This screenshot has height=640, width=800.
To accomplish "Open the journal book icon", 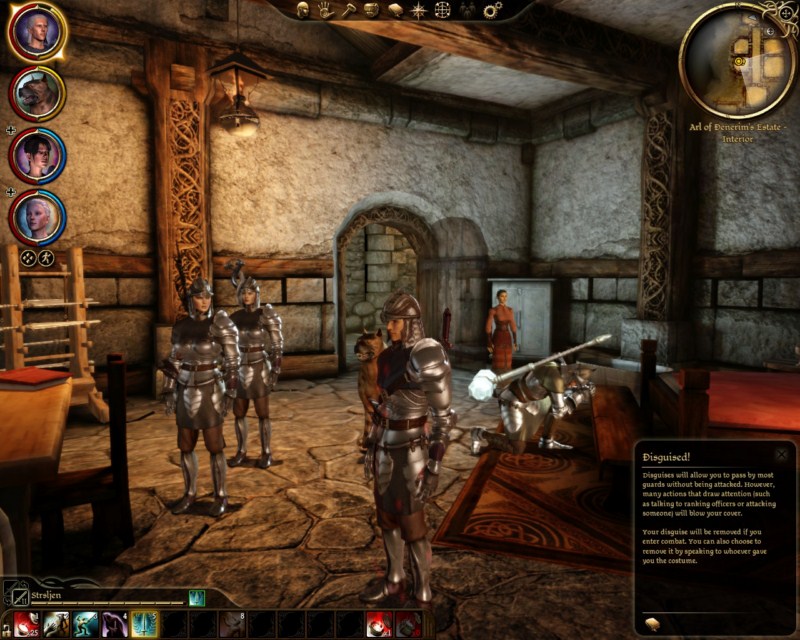I will (x=394, y=10).
